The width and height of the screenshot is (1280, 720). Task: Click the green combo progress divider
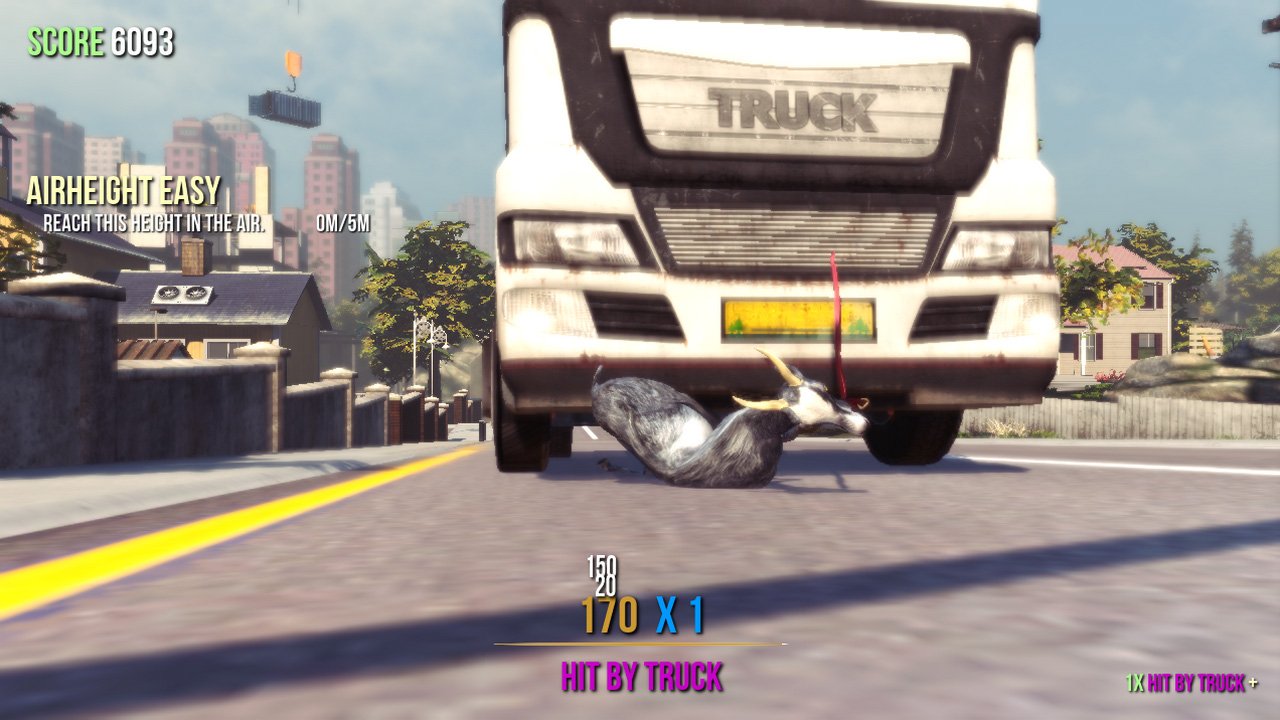tap(640, 644)
